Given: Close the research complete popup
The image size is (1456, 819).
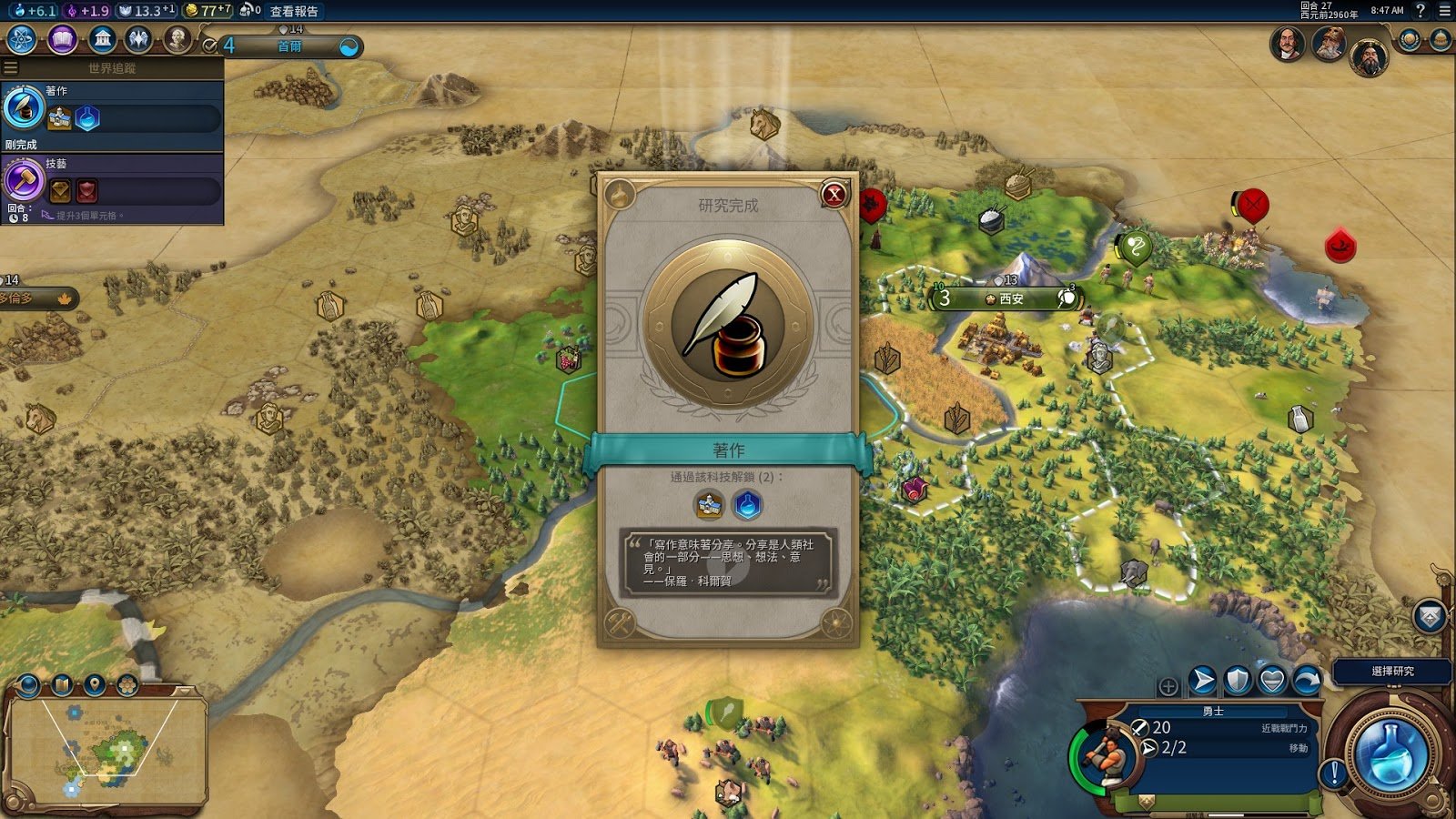Looking at the screenshot, I should 834,194.
